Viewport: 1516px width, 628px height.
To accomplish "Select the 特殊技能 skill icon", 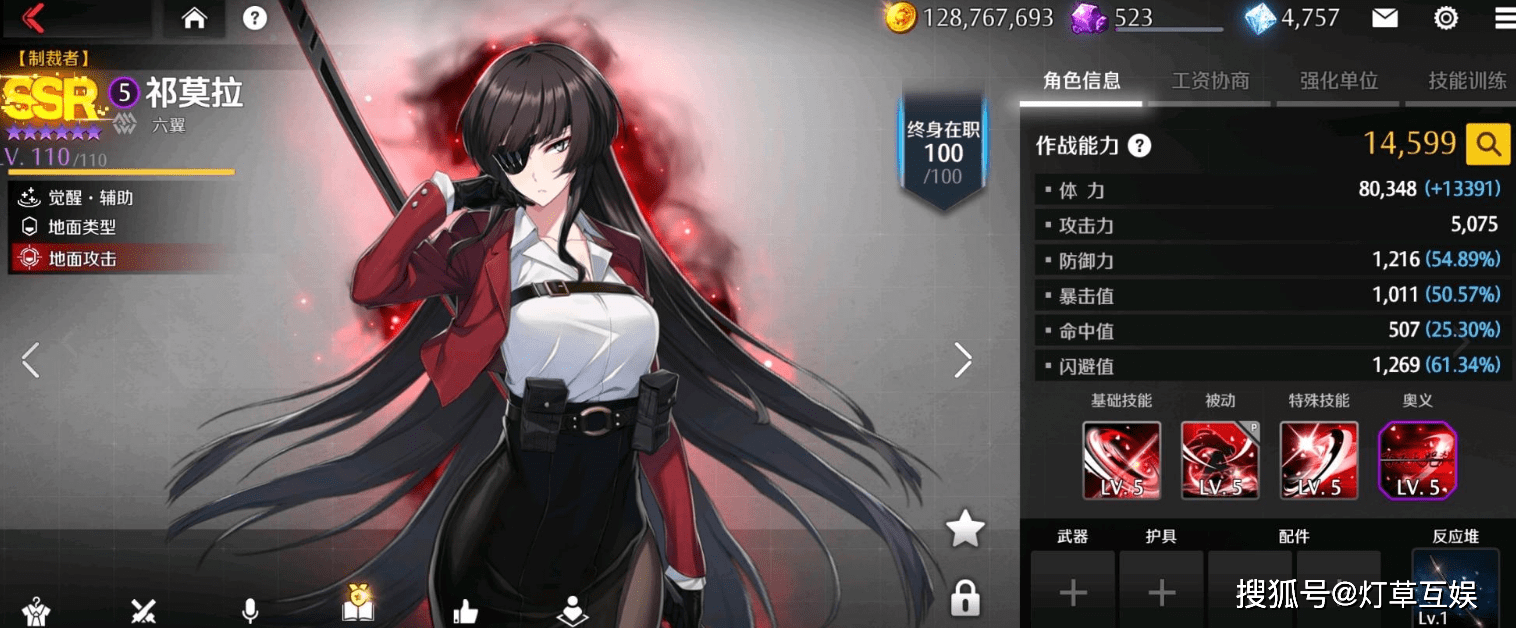I will pos(1319,460).
